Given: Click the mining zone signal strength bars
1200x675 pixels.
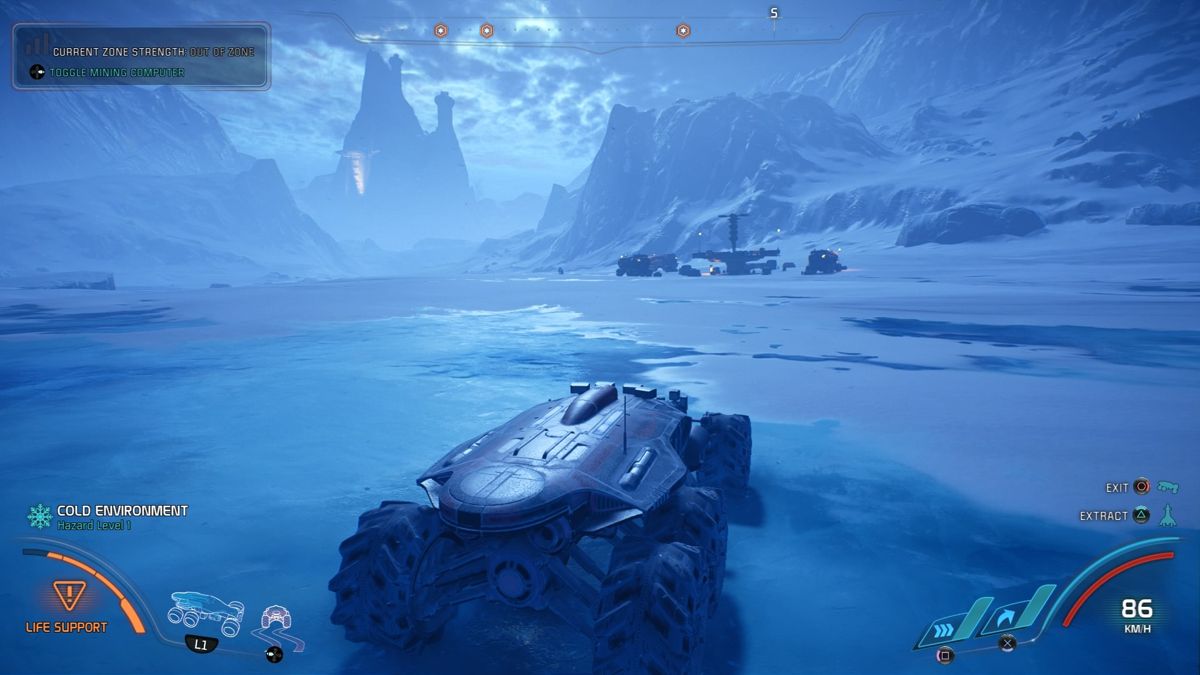Looking at the screenshot, I should pyautogui.click(x=37, y=45).
